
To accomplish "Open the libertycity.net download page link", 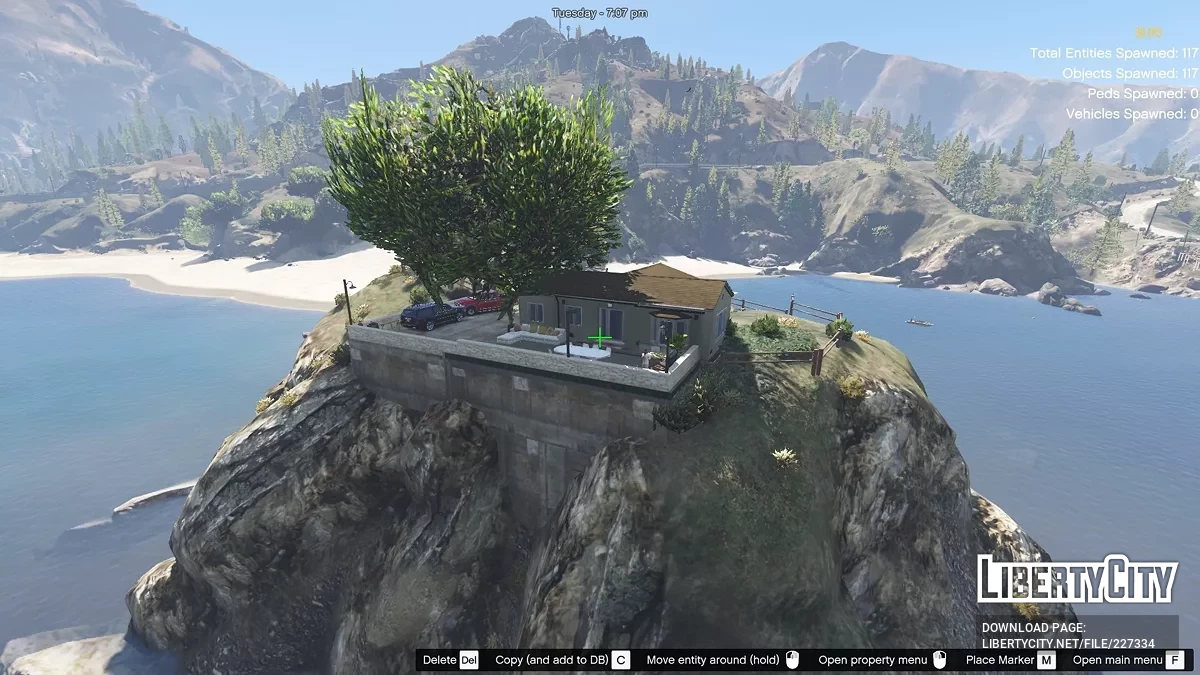I will (1068, 644).
